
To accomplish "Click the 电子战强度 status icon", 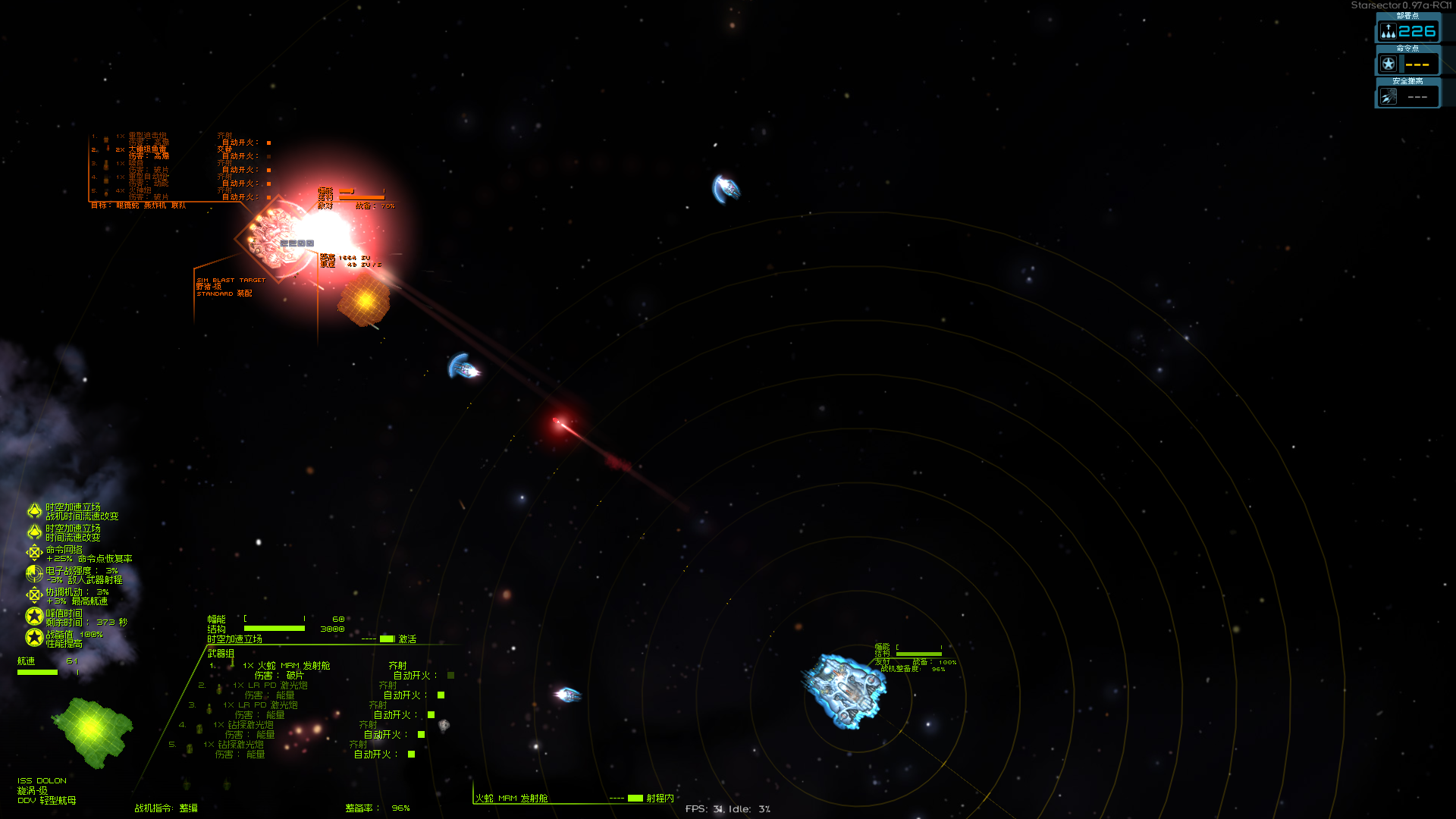I will (x=34, y=574).
